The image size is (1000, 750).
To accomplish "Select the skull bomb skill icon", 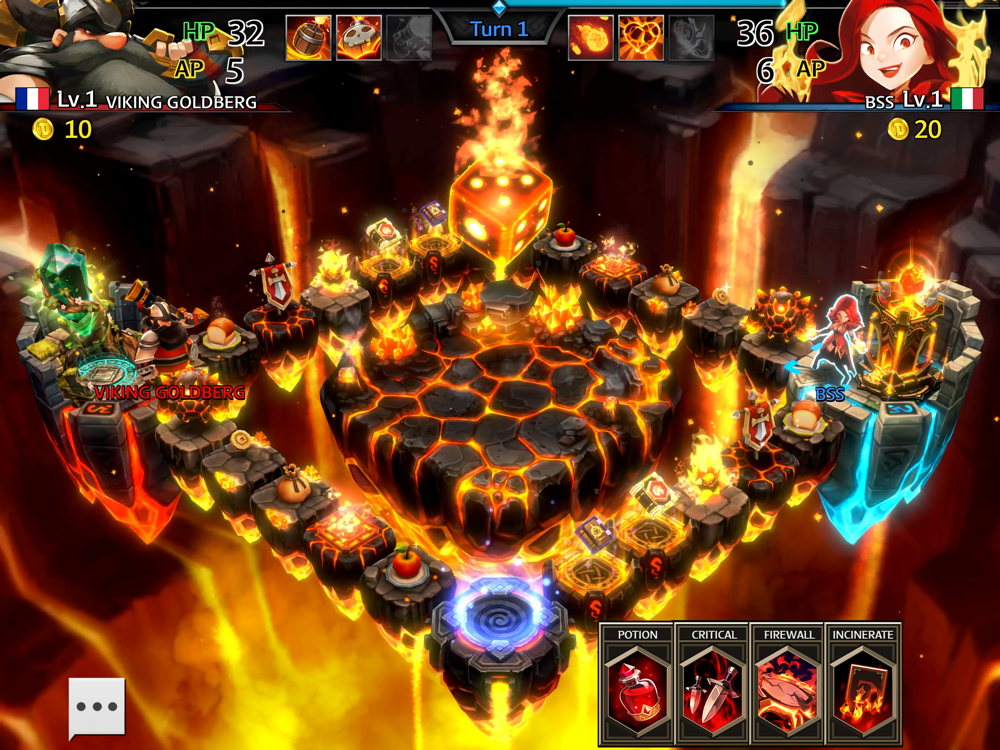I will point(358,38).
